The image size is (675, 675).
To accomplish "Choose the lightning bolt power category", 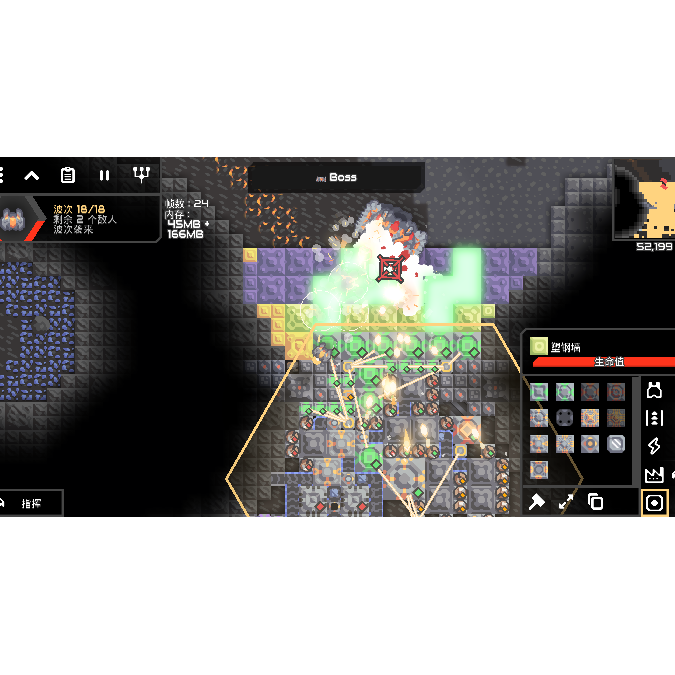I will [655, 446].
